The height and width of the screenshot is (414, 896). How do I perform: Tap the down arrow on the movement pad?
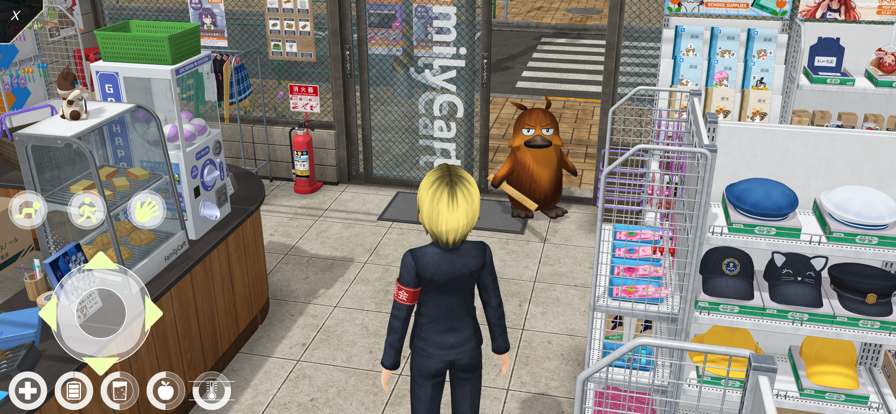click(100, 364)
